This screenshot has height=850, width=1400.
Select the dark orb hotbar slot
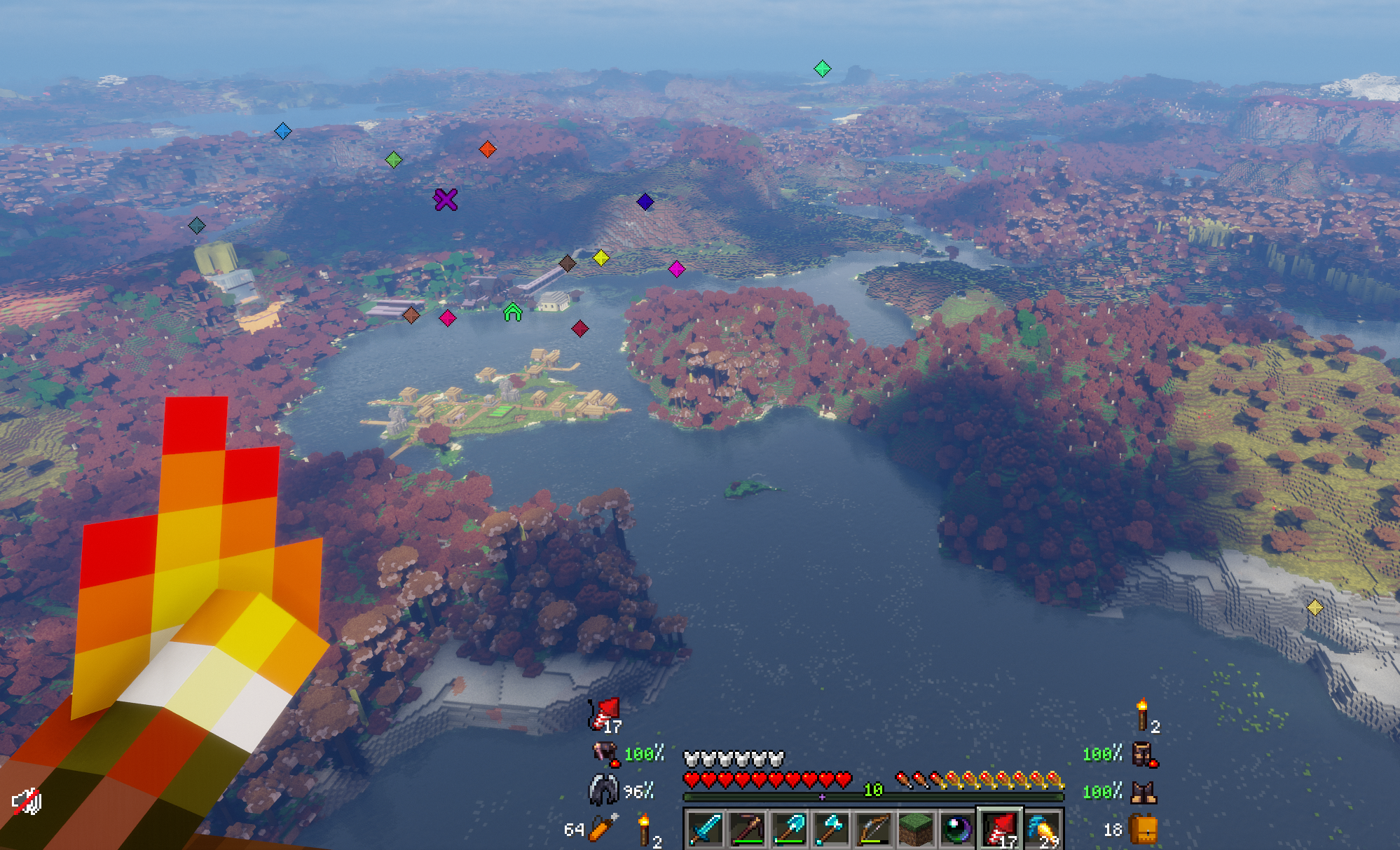tap(958, 829)
